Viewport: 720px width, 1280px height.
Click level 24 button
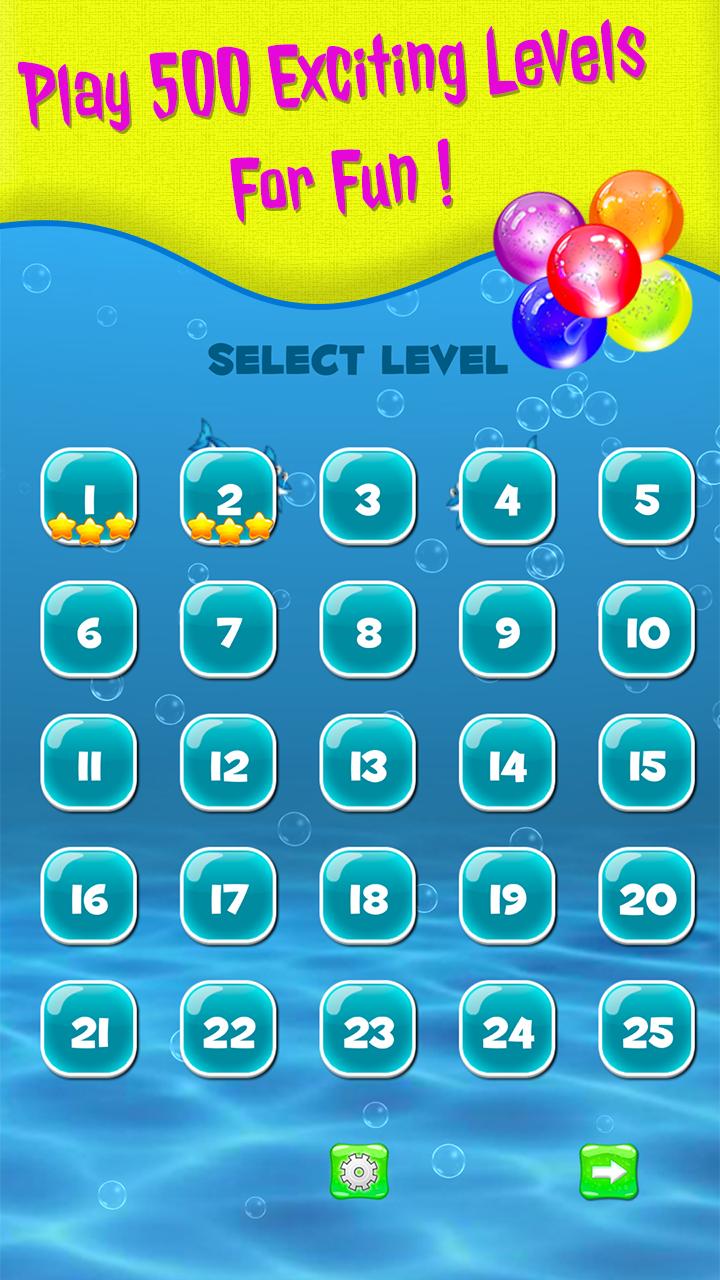(507, 1030)
